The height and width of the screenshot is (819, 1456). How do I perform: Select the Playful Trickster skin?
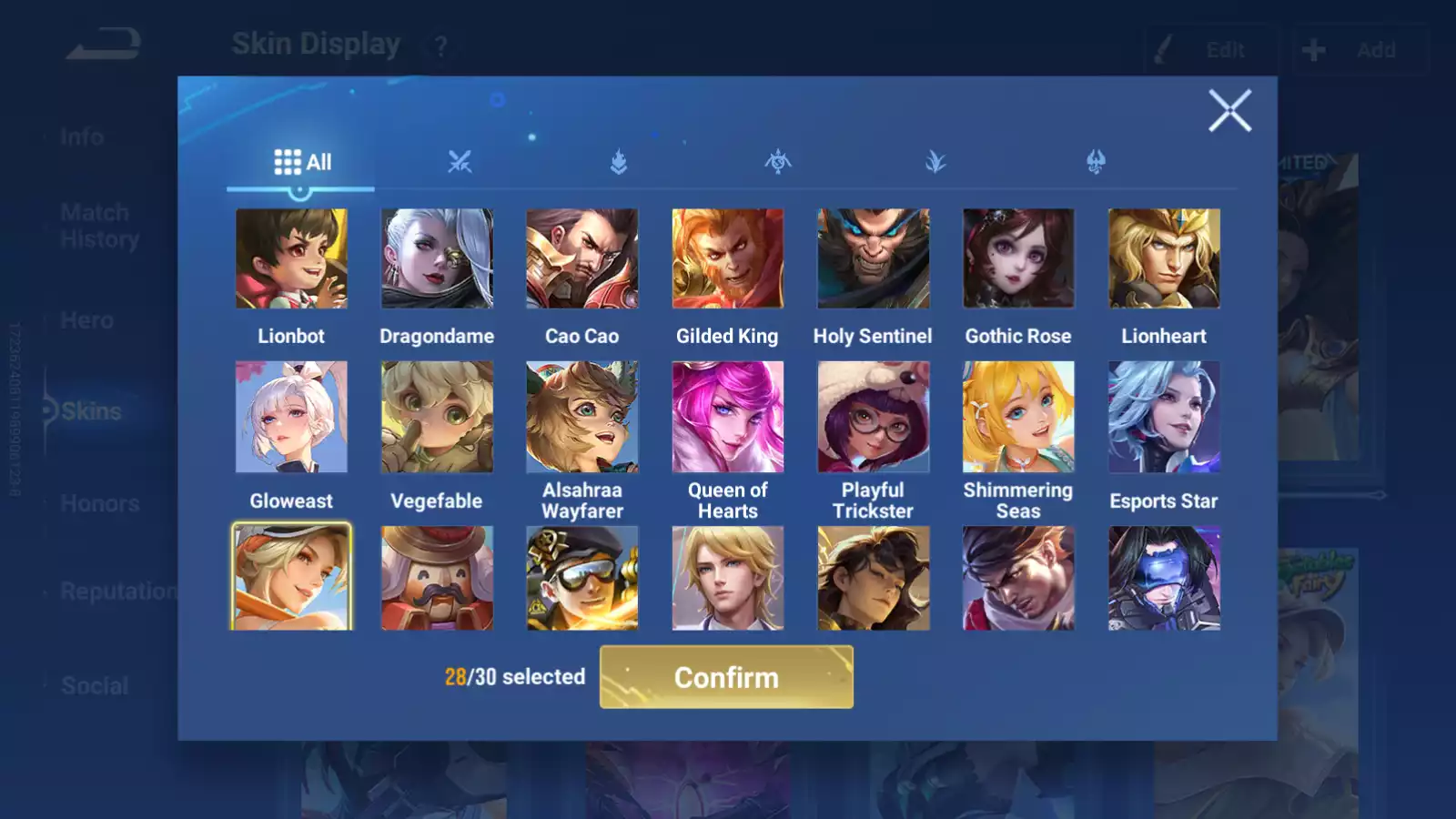click(873, 417)
